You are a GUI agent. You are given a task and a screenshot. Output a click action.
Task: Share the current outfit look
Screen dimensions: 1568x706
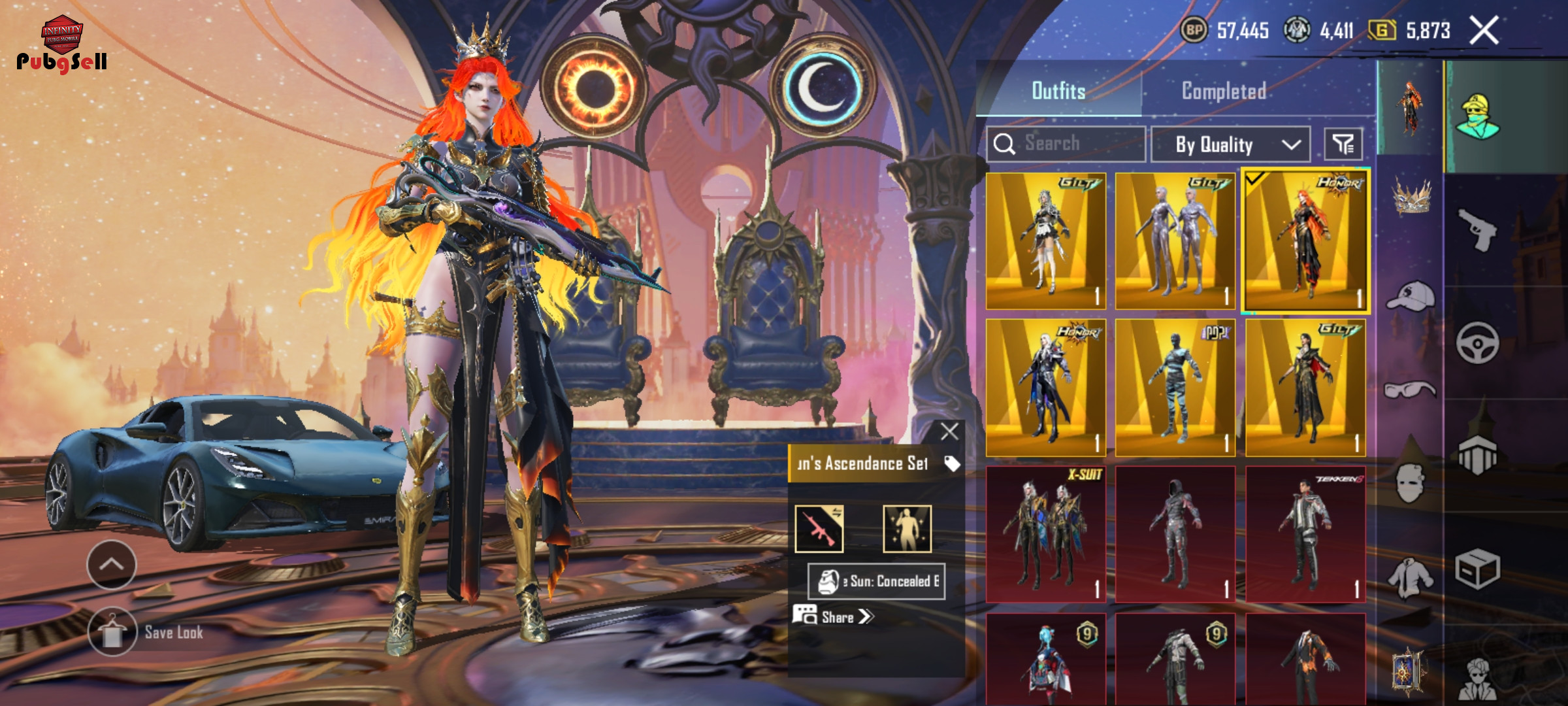(834, 616)
